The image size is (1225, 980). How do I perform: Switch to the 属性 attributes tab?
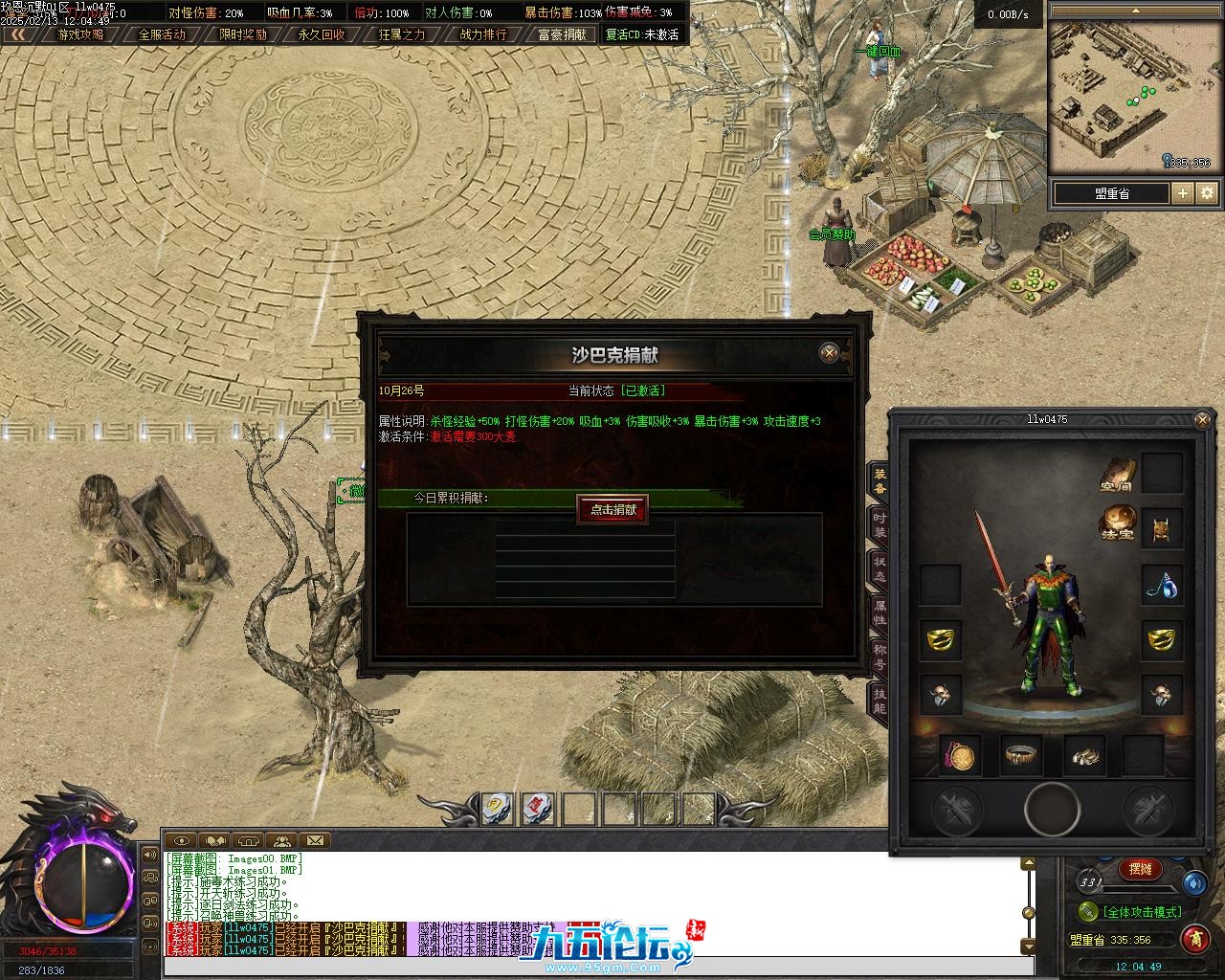click(879, 613)
